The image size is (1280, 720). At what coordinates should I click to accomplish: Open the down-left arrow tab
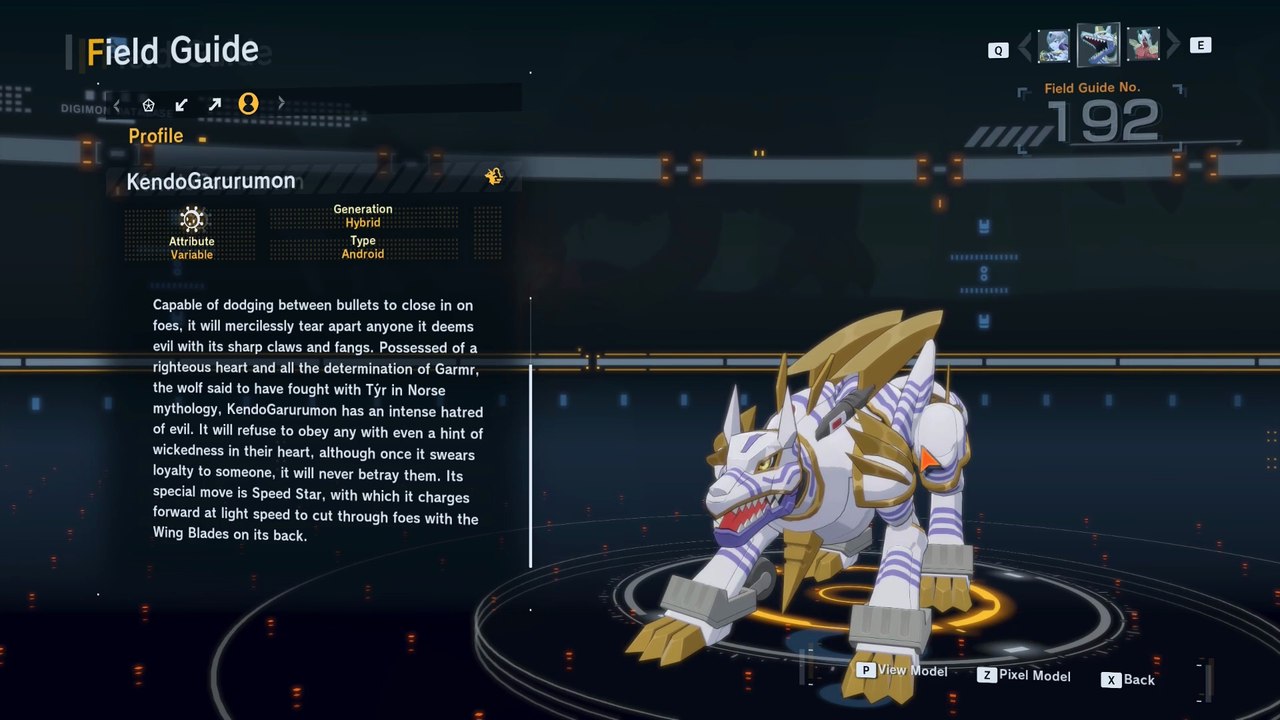click(x=181, y=104)
